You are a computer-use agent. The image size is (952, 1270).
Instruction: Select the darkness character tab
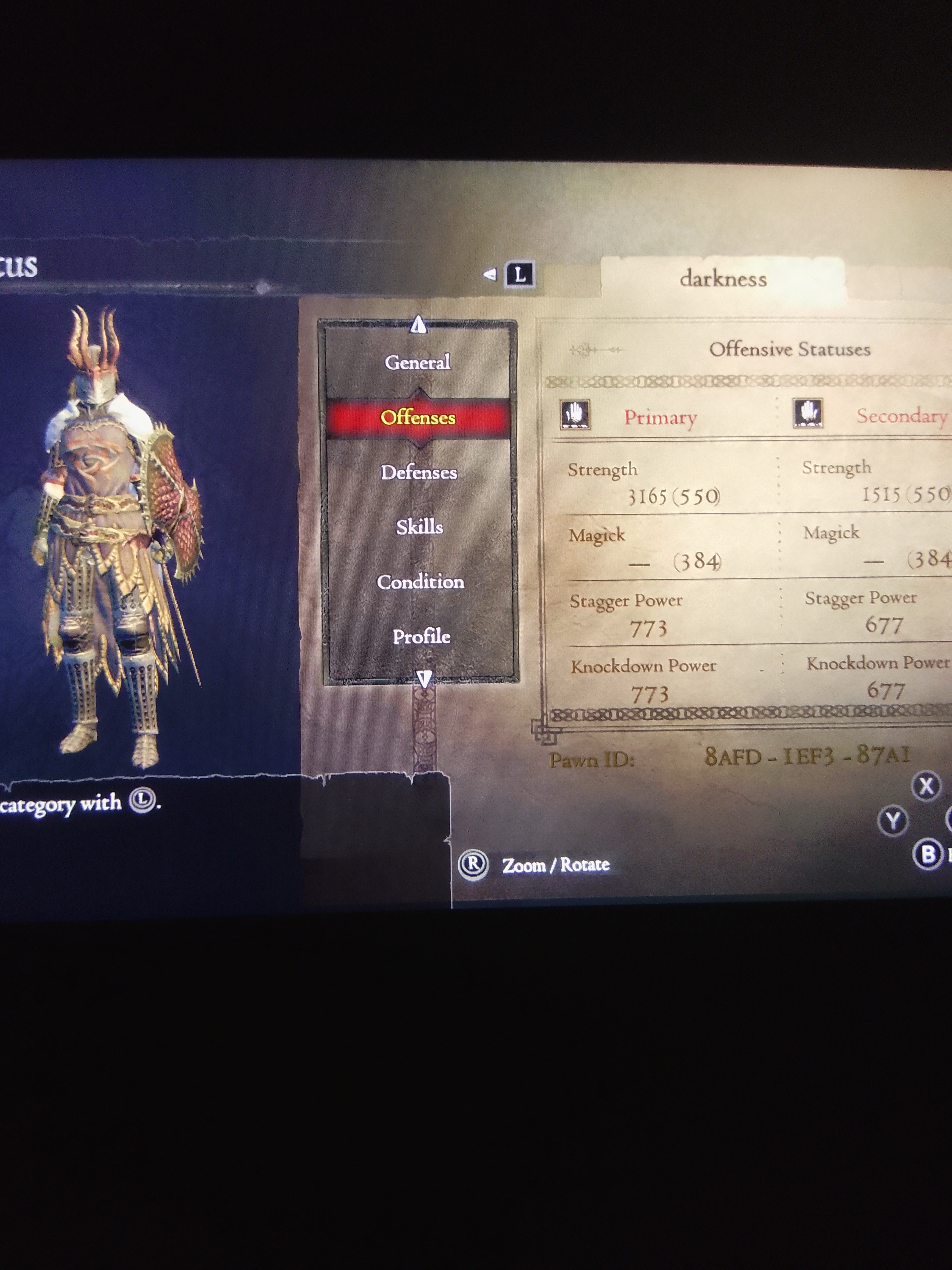[x=723, y=278]
